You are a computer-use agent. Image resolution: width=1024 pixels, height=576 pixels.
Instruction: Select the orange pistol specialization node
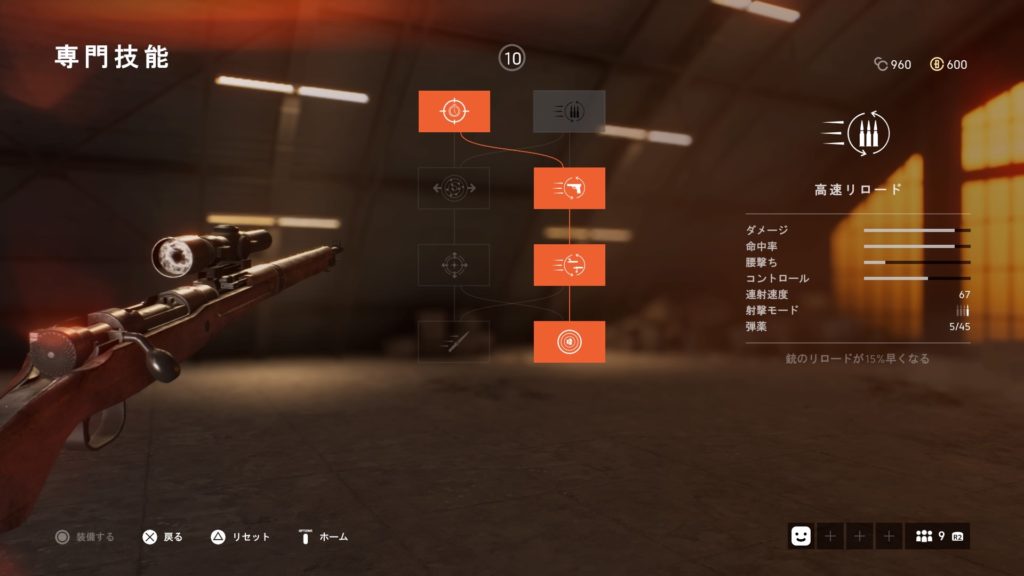click(569, 188)
